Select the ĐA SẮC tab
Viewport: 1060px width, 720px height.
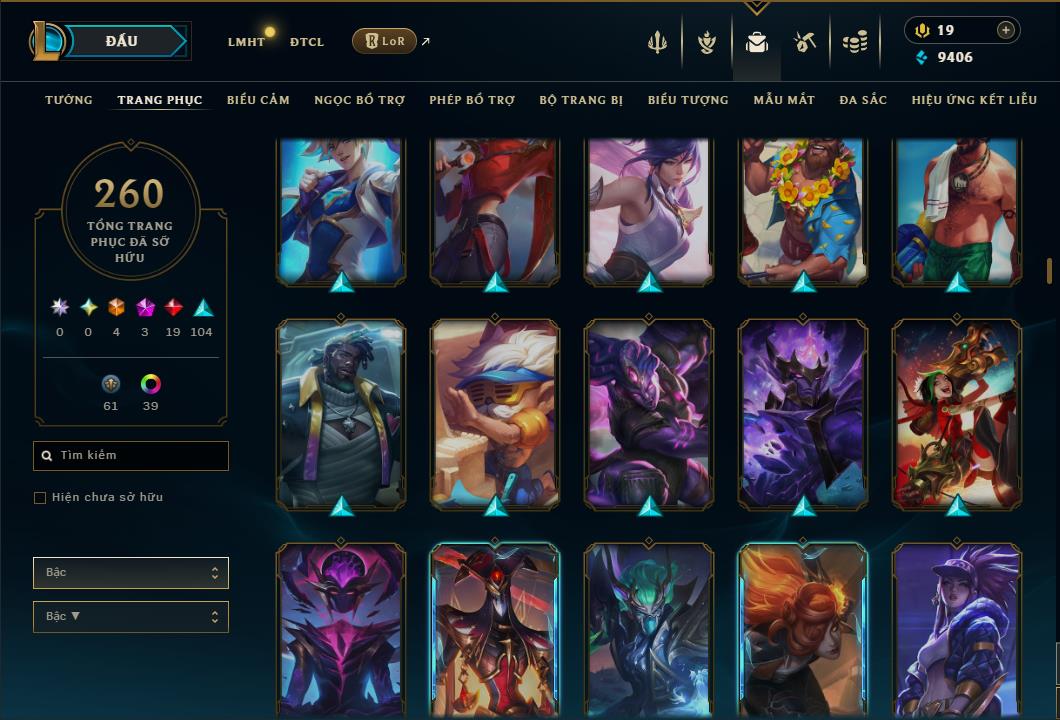coord(863,100)
